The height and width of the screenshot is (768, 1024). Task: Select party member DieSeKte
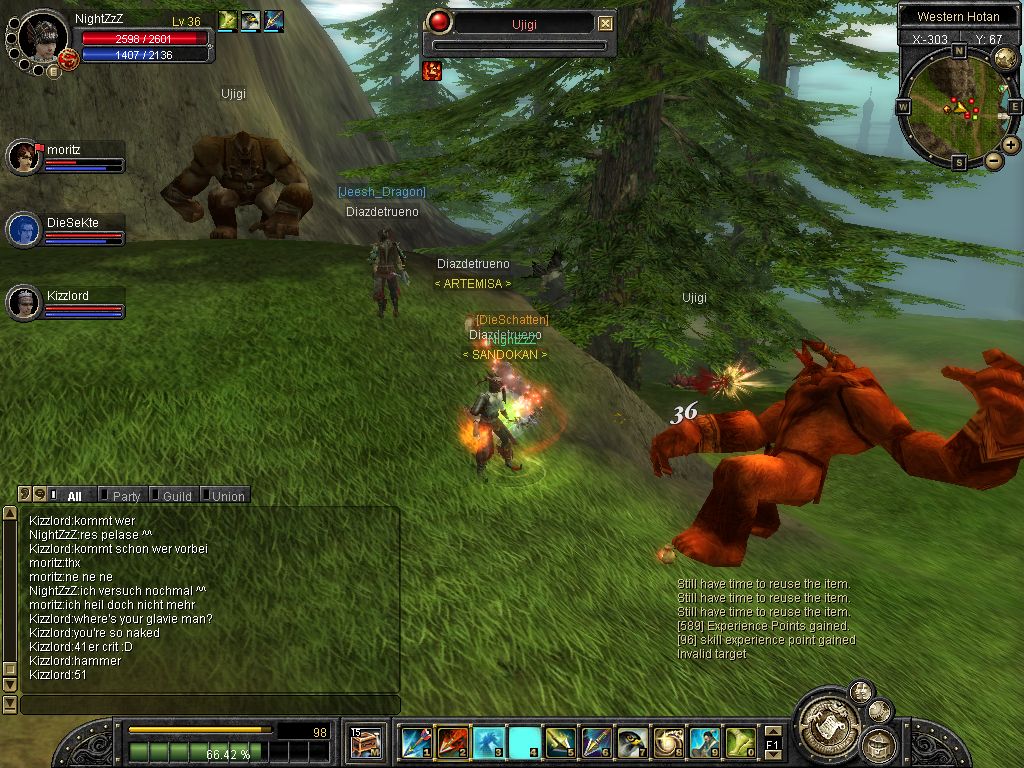click(23, 230)
